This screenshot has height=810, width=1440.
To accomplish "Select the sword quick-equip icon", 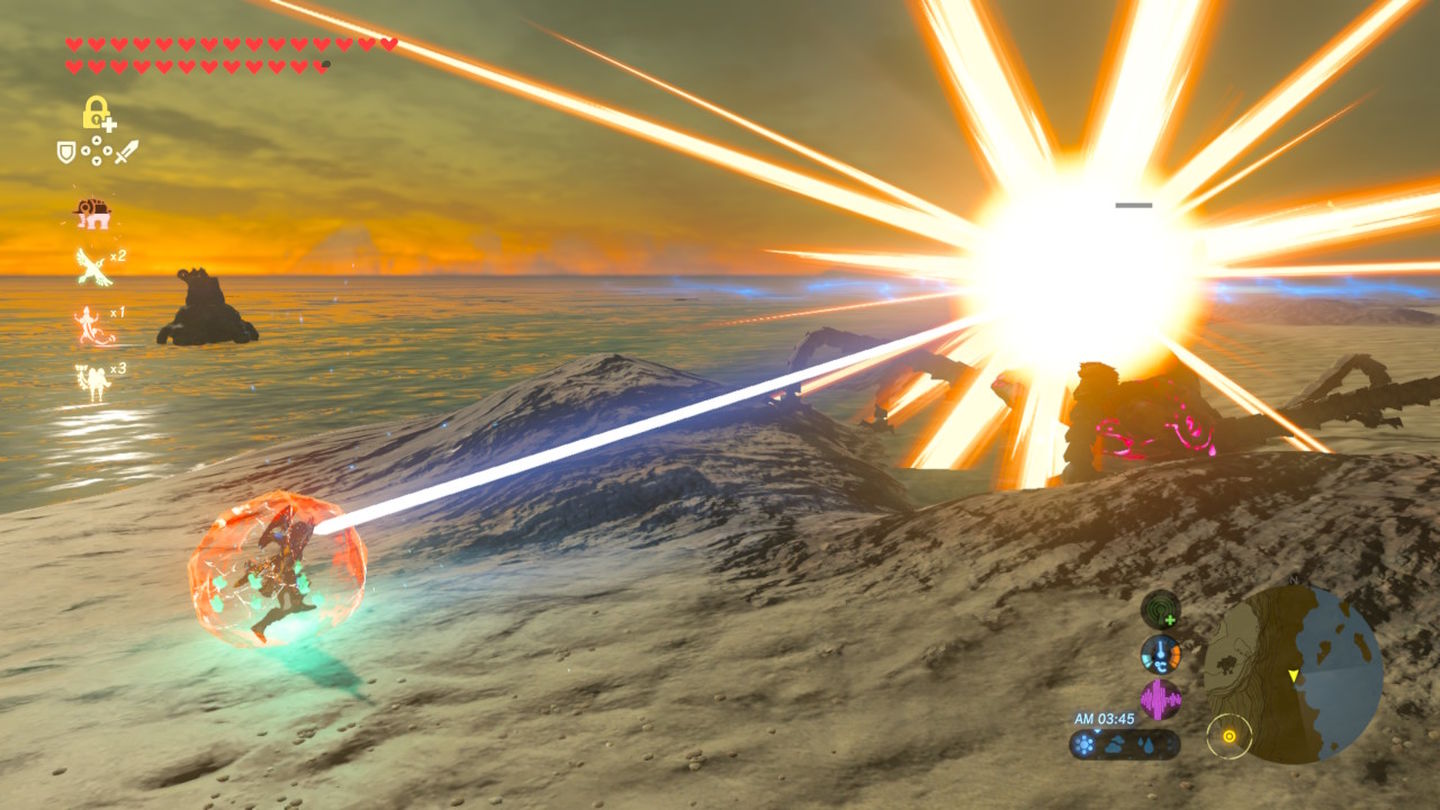I will point(127,152).
